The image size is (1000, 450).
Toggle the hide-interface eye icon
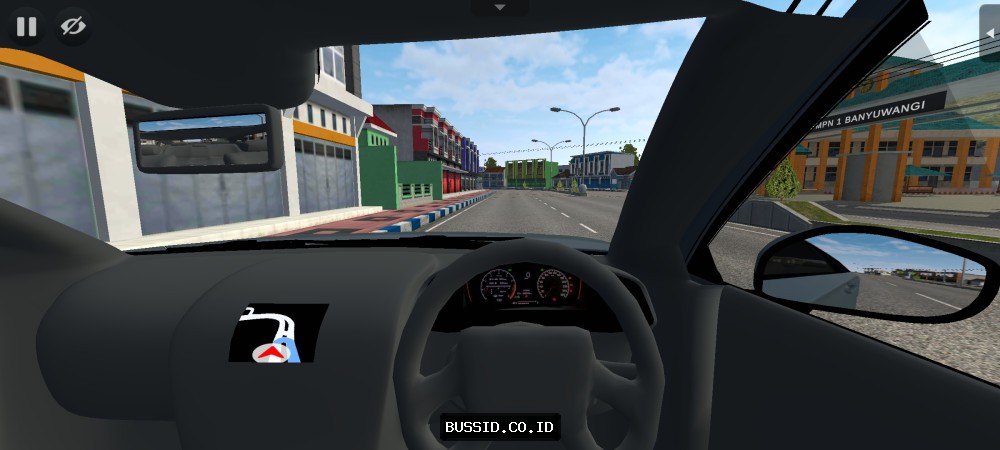(72, 26)
